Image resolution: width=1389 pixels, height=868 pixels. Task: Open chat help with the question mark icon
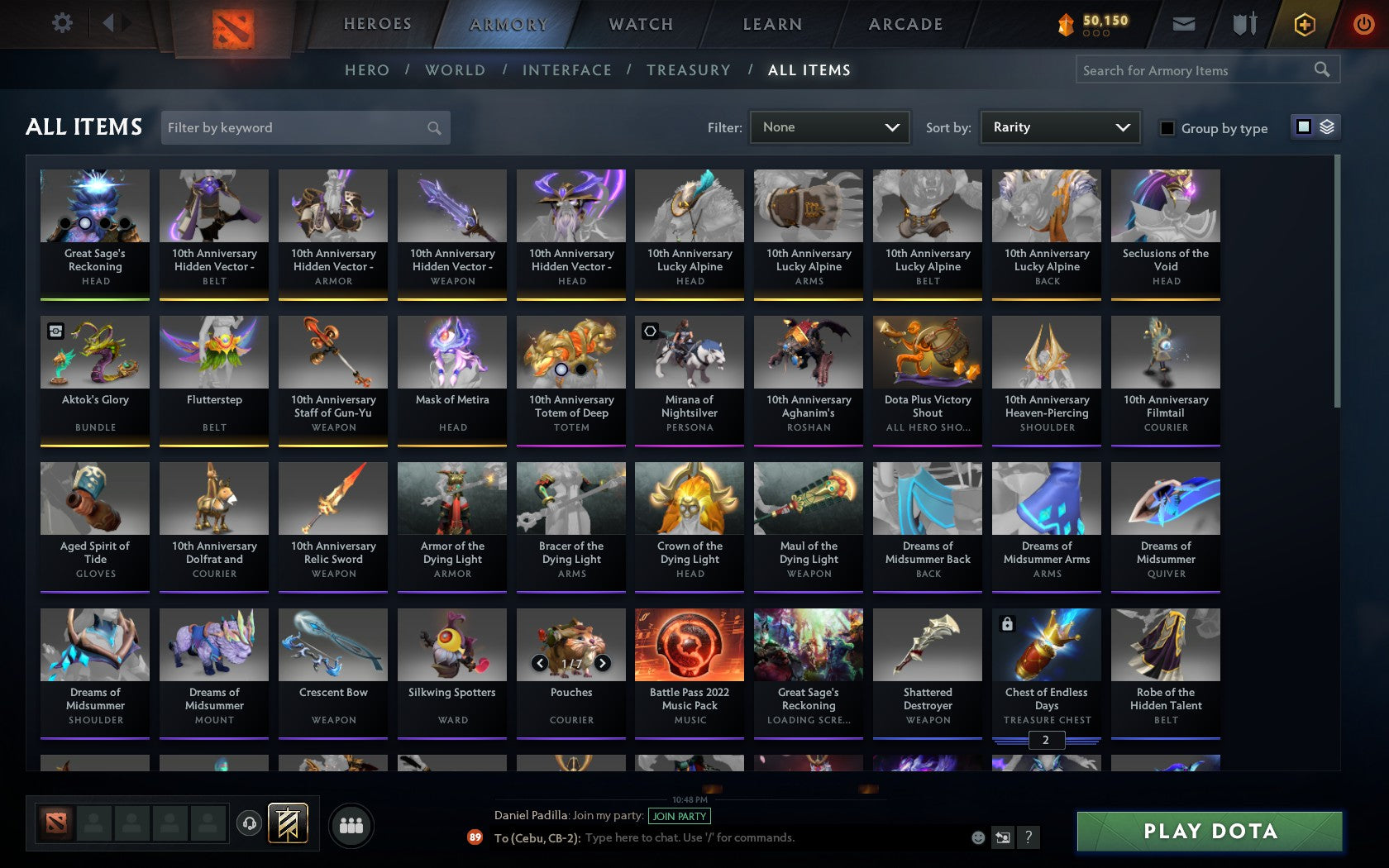(1028, 837)
